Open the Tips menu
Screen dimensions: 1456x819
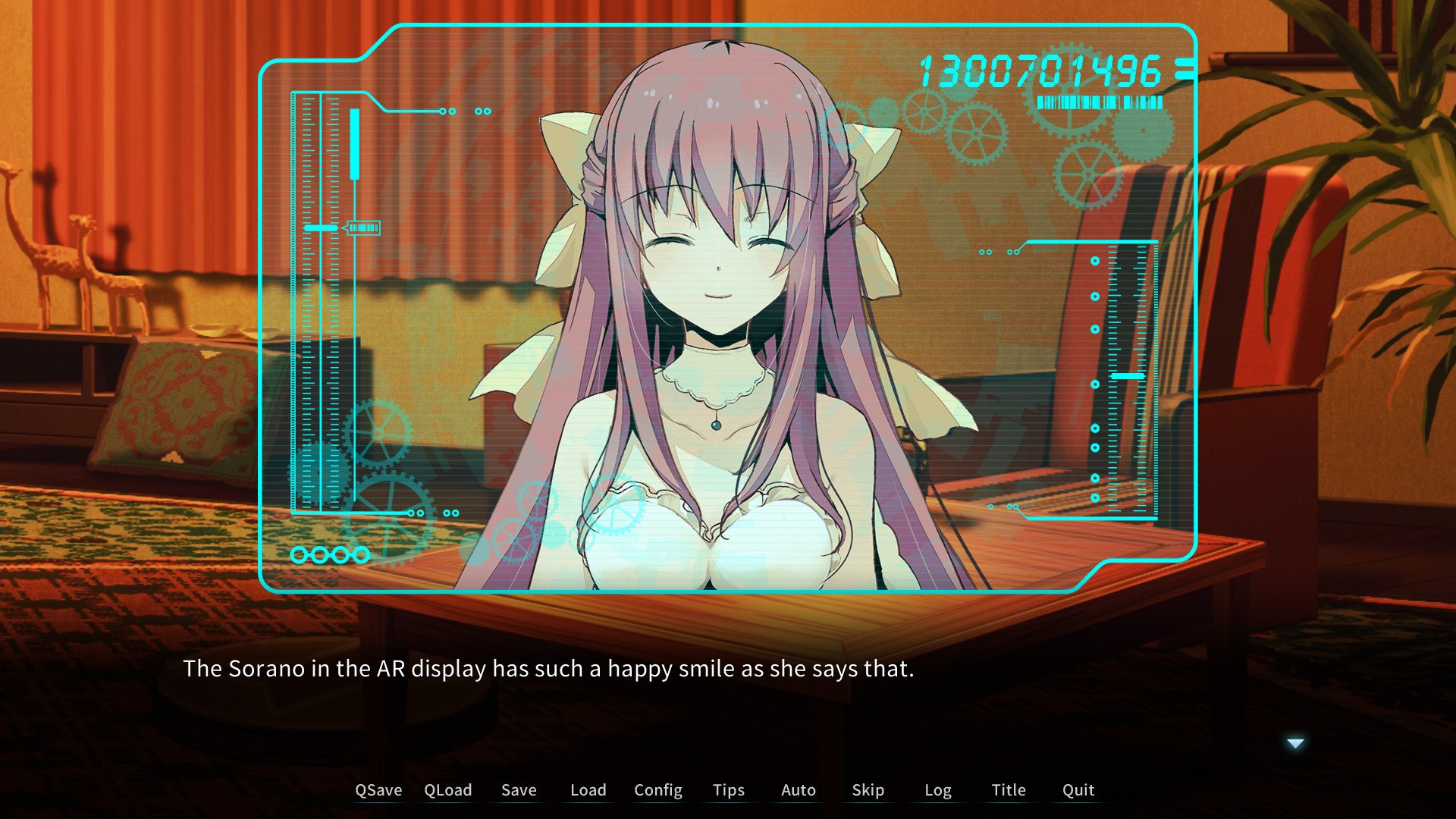tap(728, 789)
